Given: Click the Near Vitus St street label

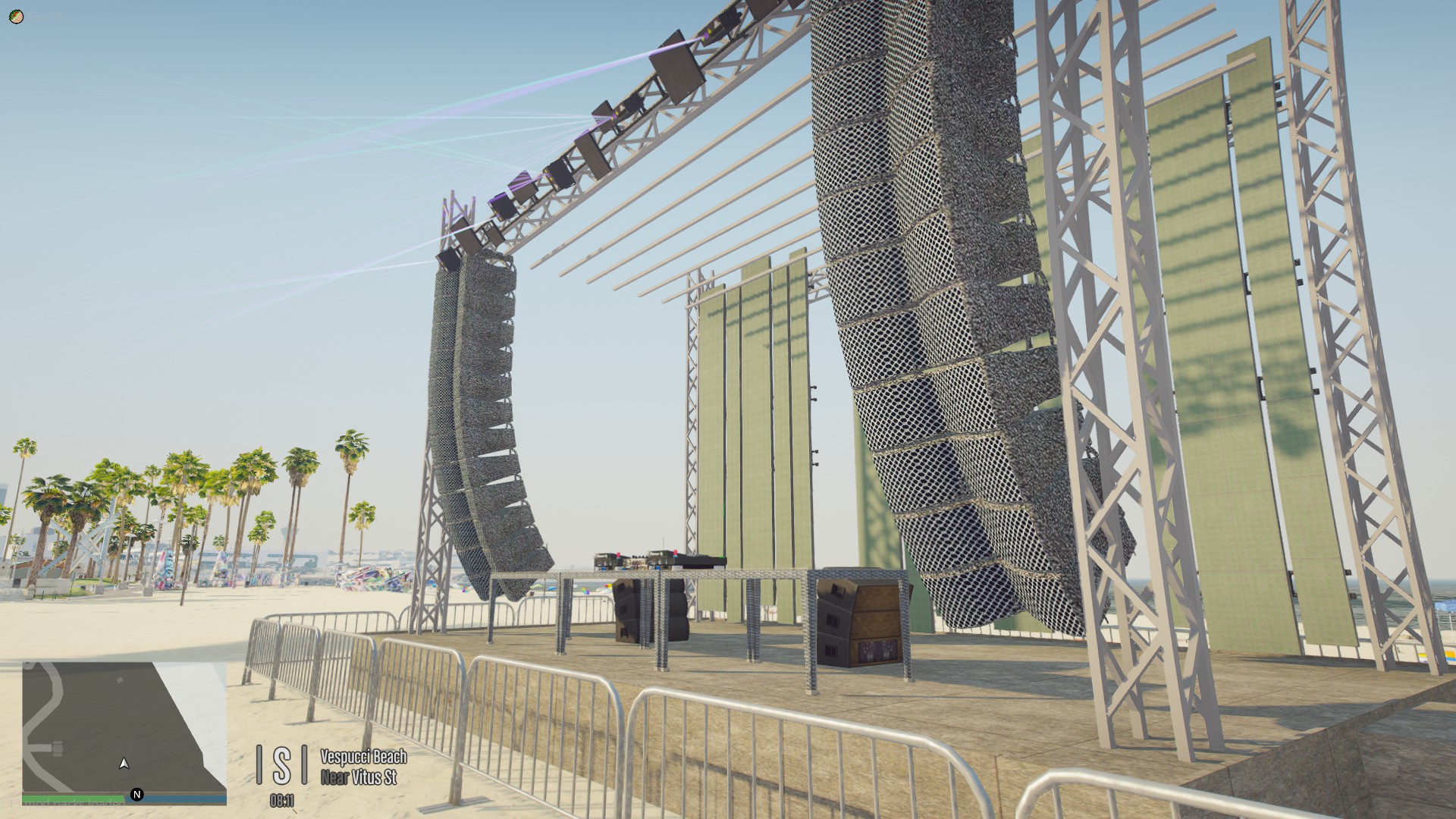Looking at the screenshot, I should (x=361, y=777).
